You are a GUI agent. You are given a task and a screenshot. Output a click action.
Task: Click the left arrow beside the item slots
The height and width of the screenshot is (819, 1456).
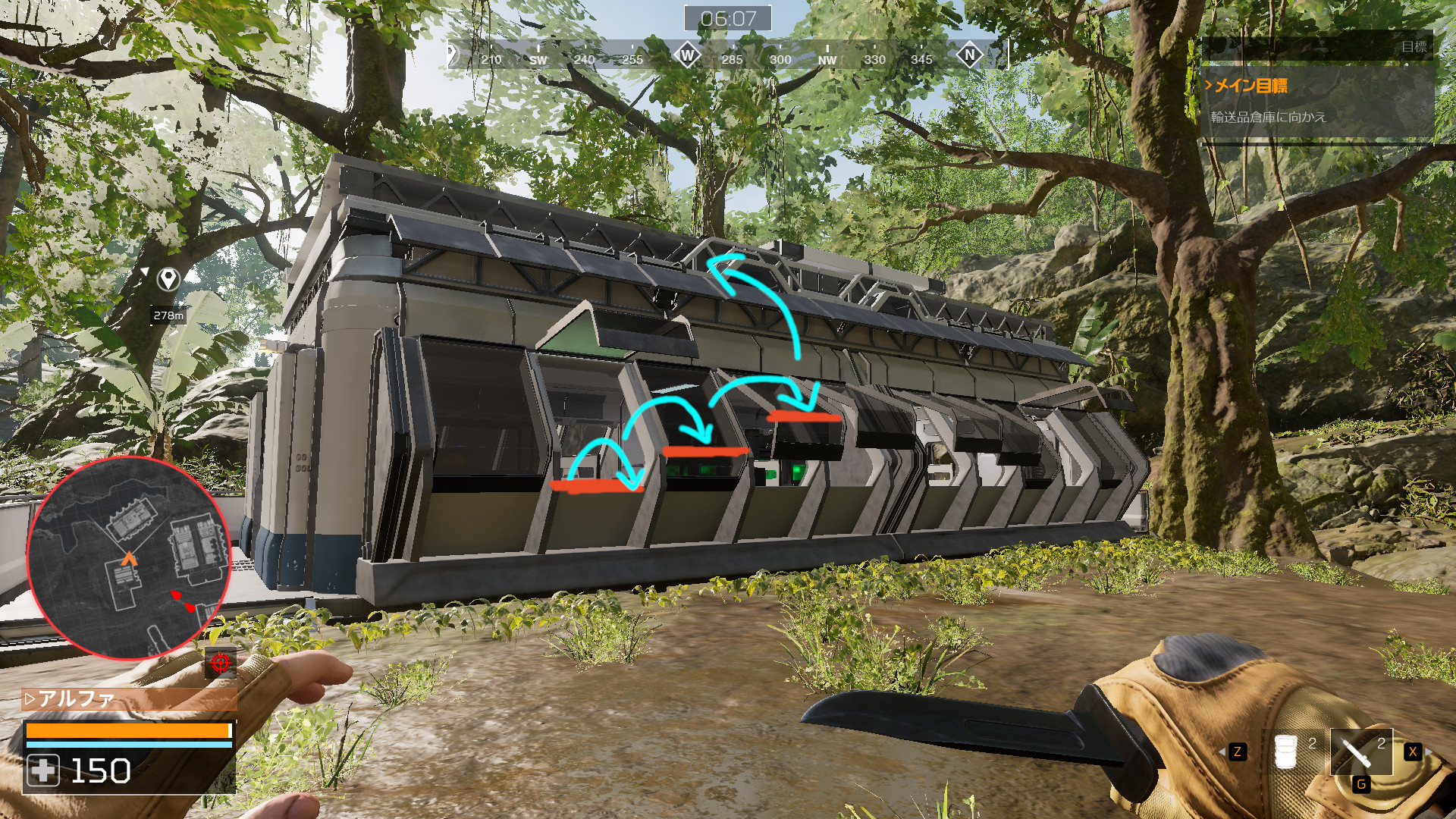coord(1220,752)
